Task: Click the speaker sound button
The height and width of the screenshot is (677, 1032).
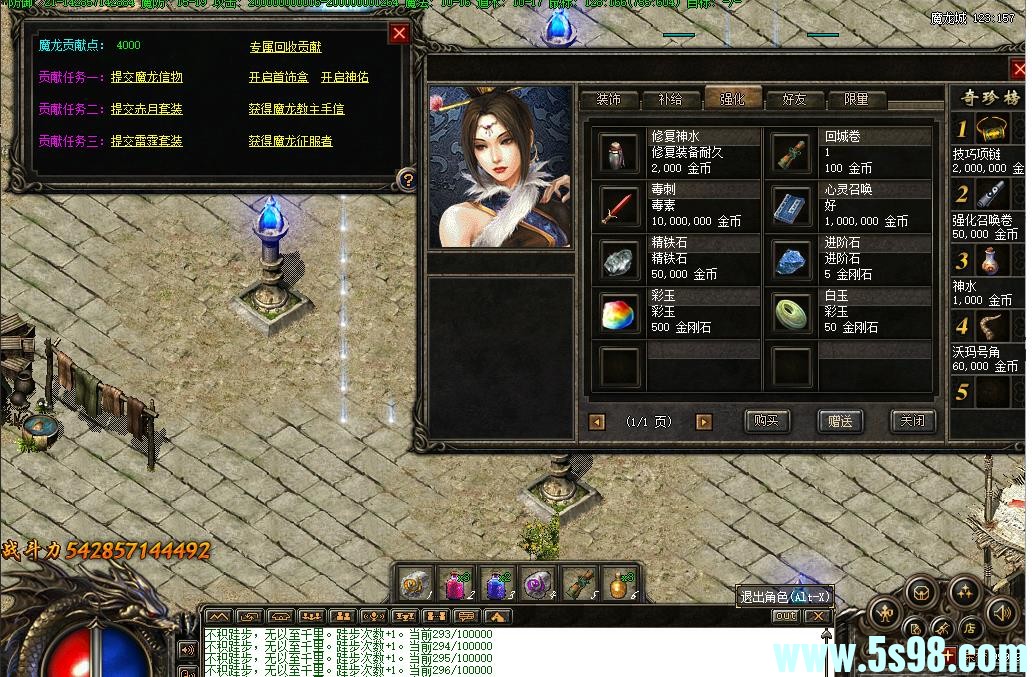Action: click(x=1001, y=611)
